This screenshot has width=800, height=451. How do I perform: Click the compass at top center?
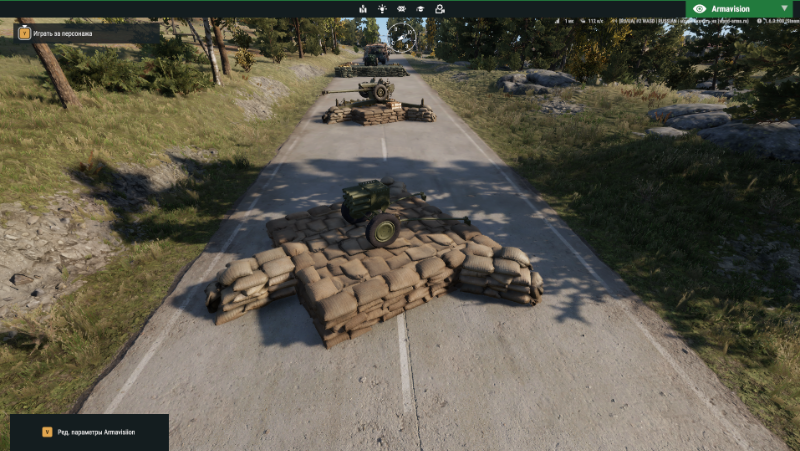pyautogui.click(x=402, y=37)
